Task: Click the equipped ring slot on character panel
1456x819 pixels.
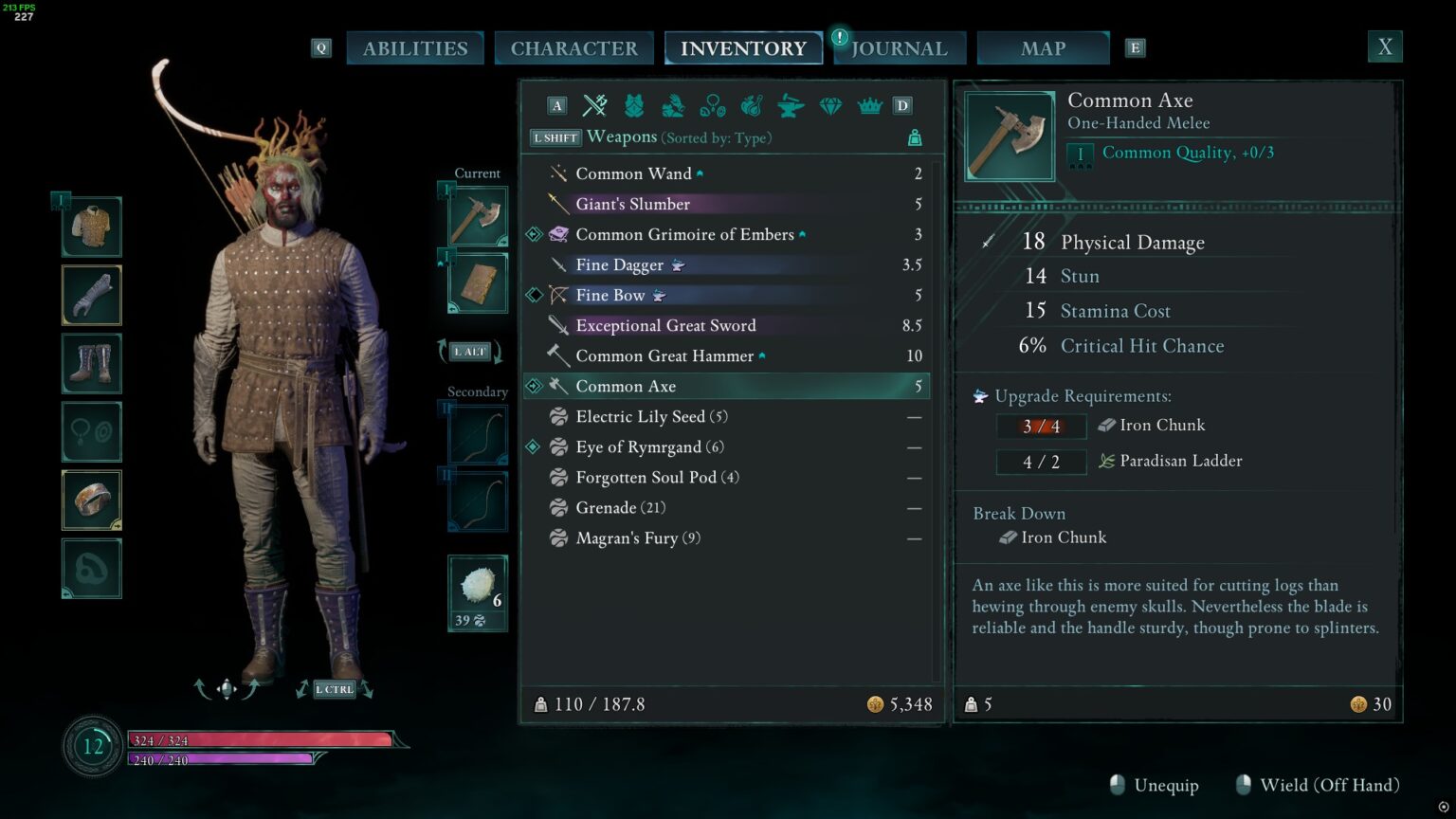Action: click(91, 500)
